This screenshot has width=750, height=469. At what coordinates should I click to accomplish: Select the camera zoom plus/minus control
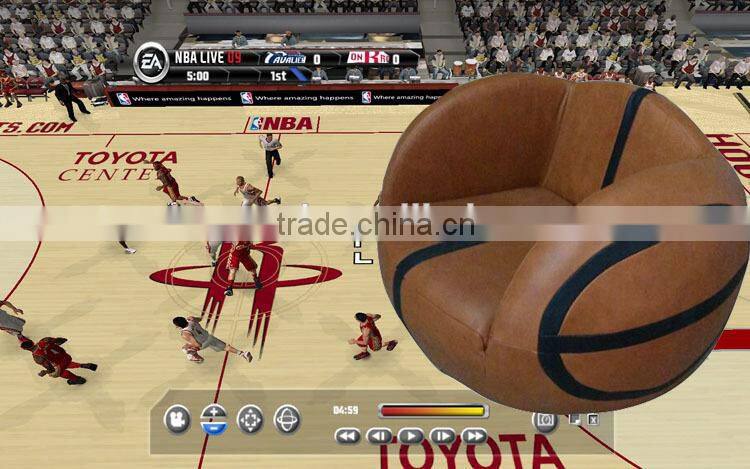[x=214, y=419]
